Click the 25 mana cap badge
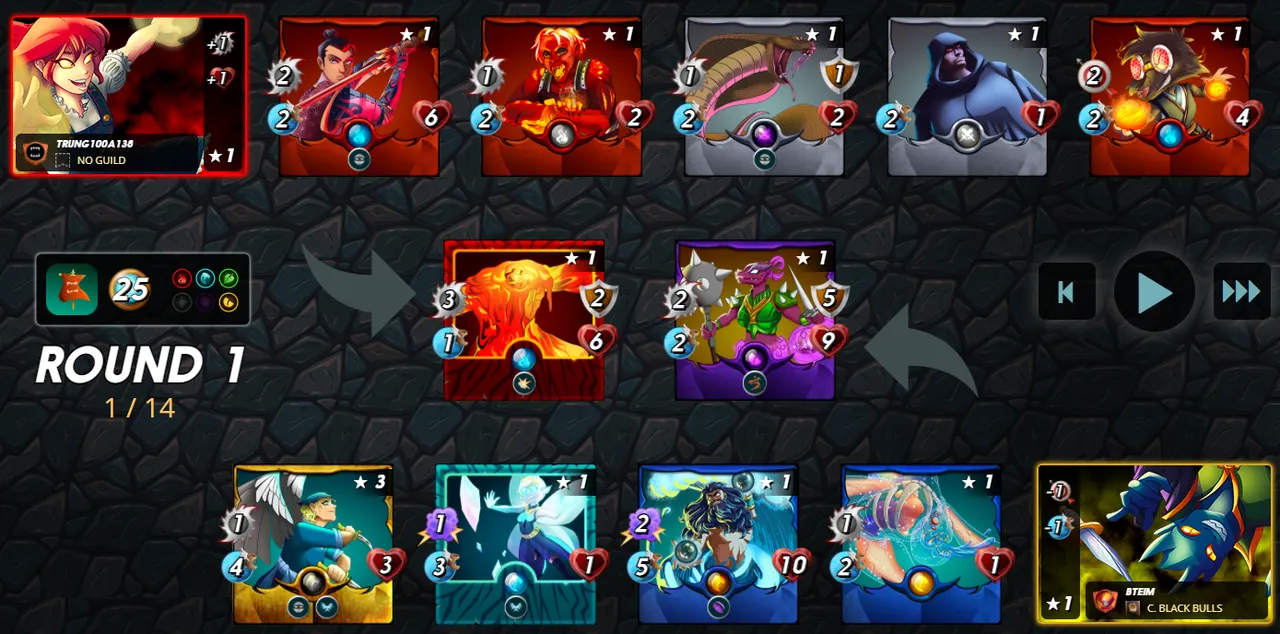 [130, 289]
